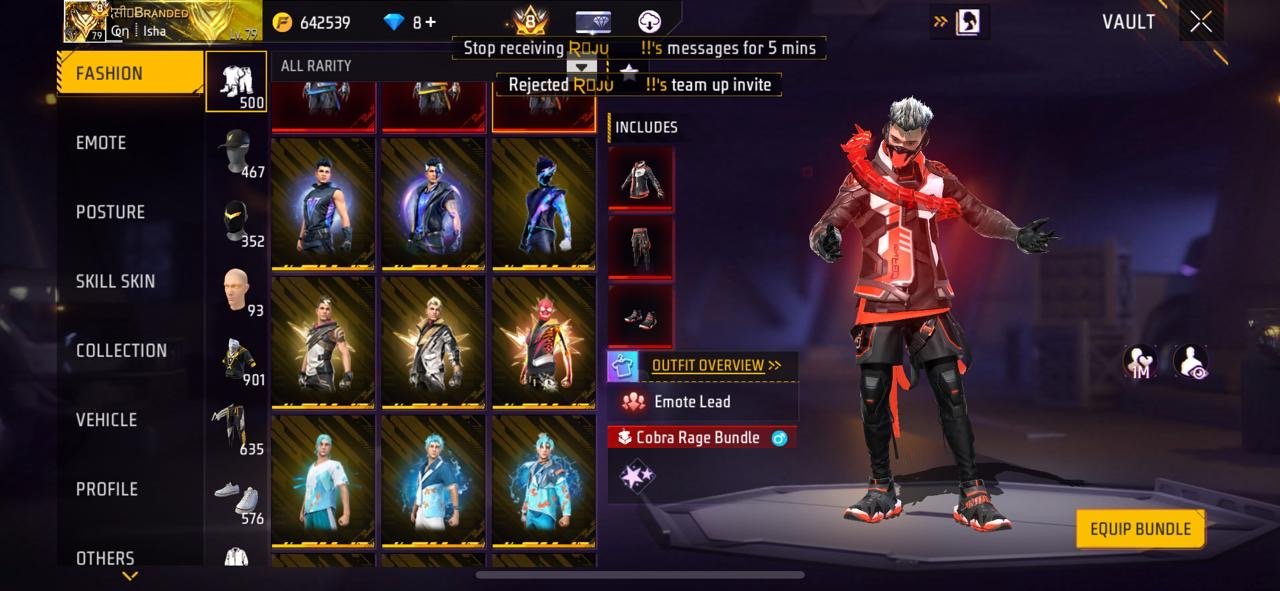The image size is (1280, 591).
Task: Go to the Collection tab
Action: click(121, 350)
